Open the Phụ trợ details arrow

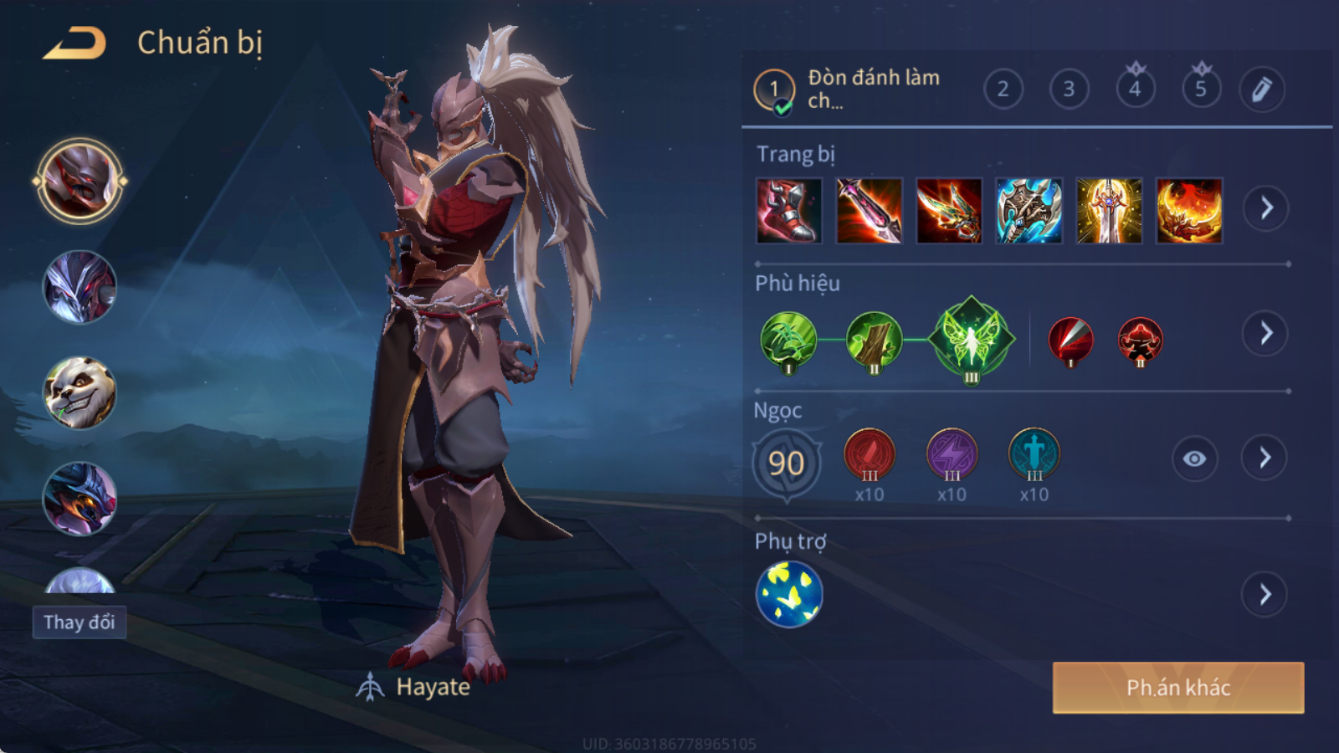point(1265,595)
